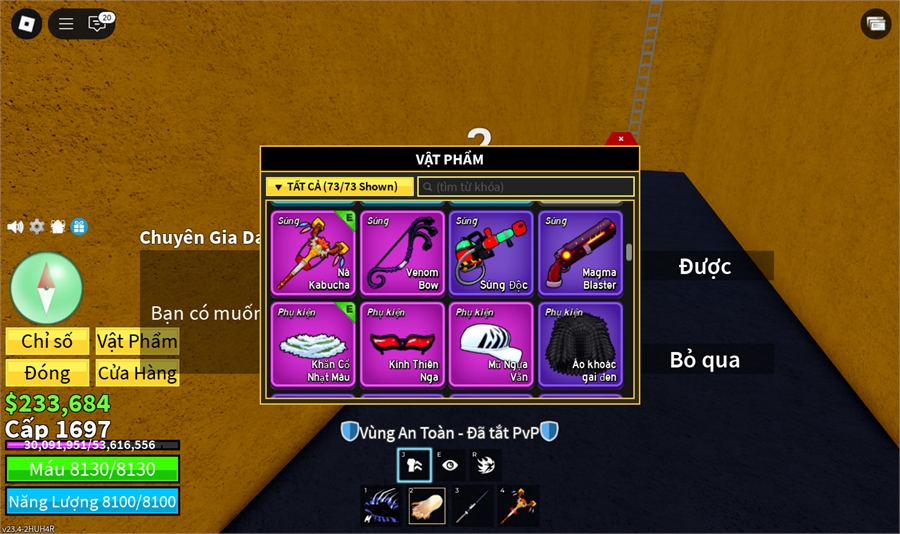Open the Roblox chat overlay

tap(98, 24)
